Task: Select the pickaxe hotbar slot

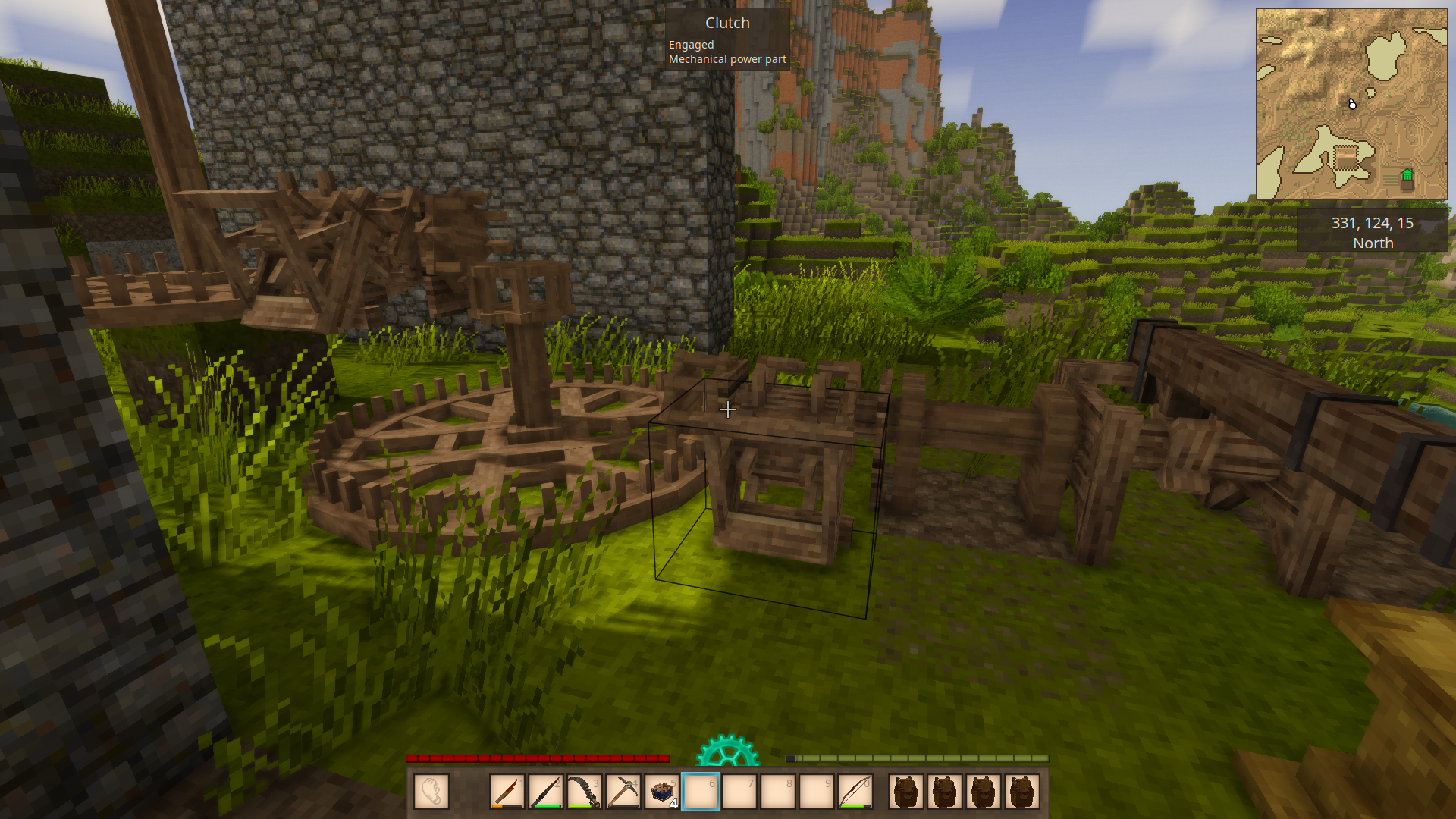Action: [623, 792]
